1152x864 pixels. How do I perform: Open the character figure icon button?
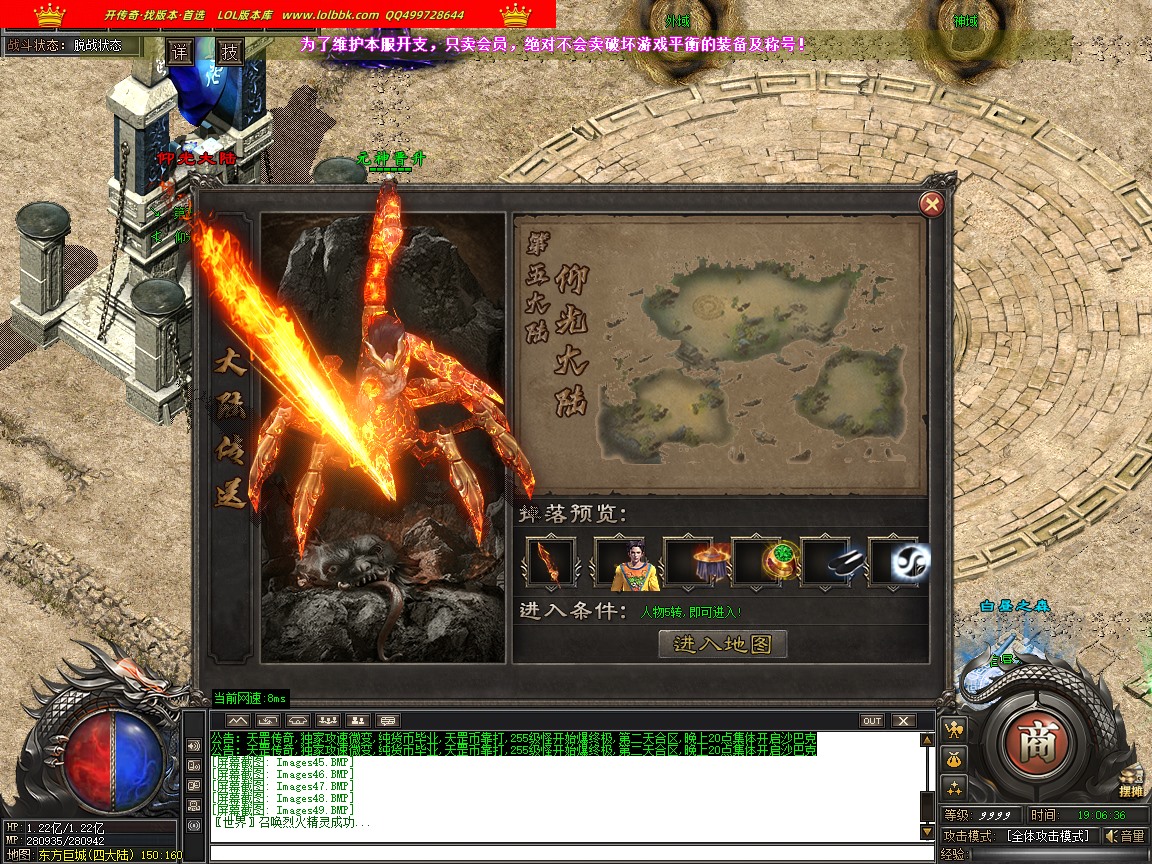tap(953, 728)
